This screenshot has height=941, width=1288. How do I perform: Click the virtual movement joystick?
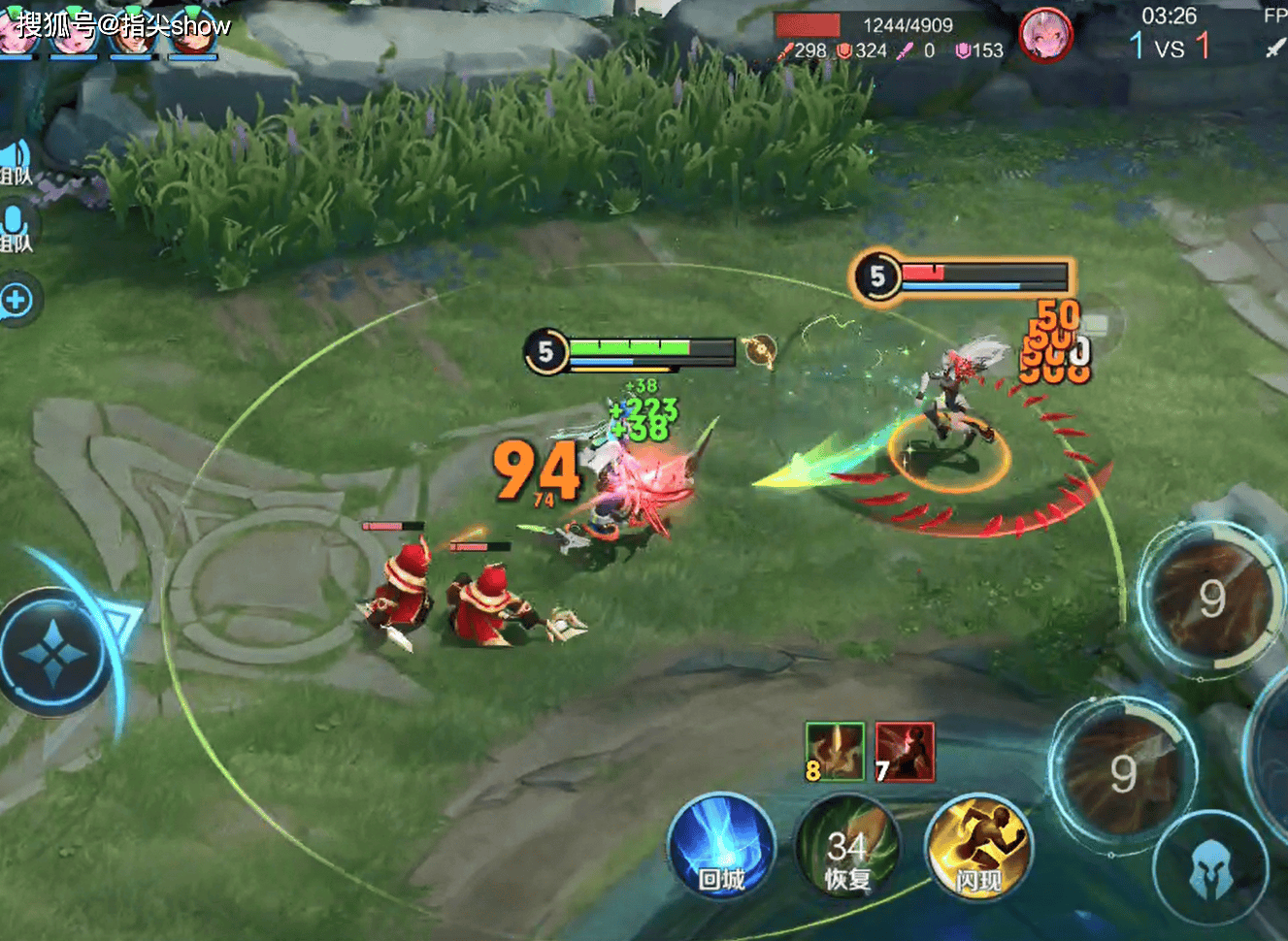(x=53, y=655)
